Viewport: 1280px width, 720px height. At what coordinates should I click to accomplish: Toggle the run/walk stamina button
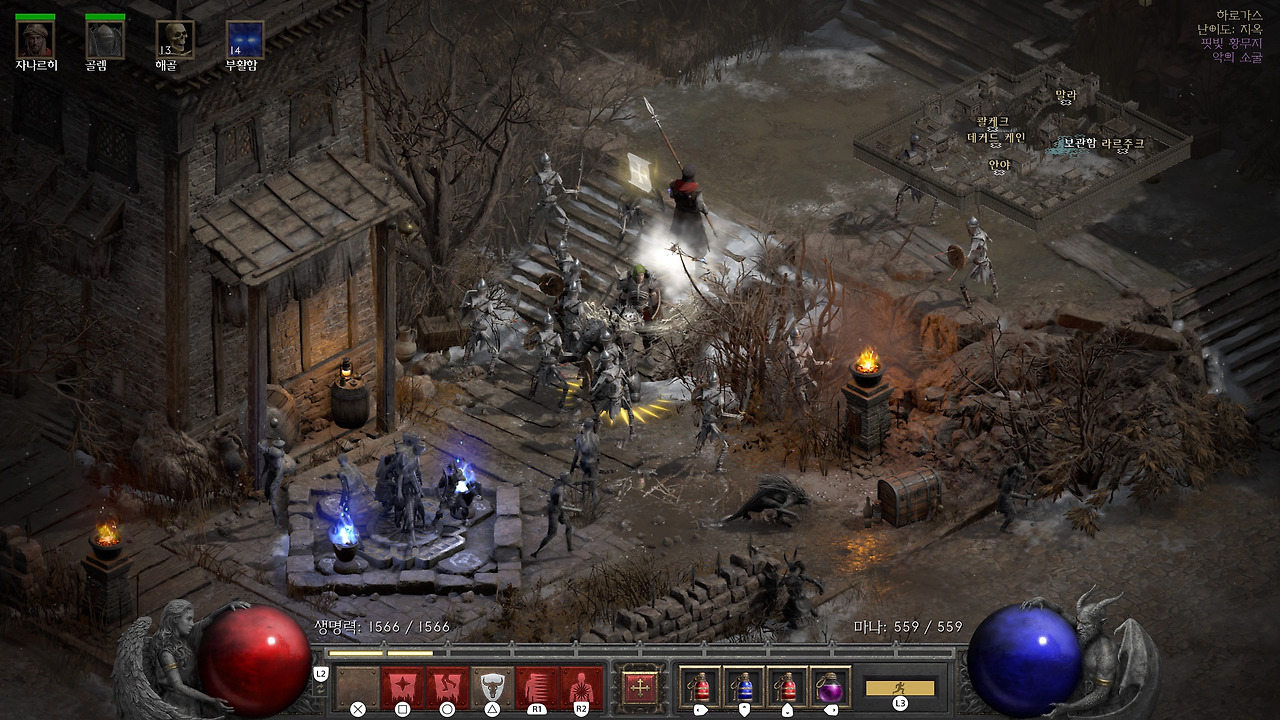900,688
